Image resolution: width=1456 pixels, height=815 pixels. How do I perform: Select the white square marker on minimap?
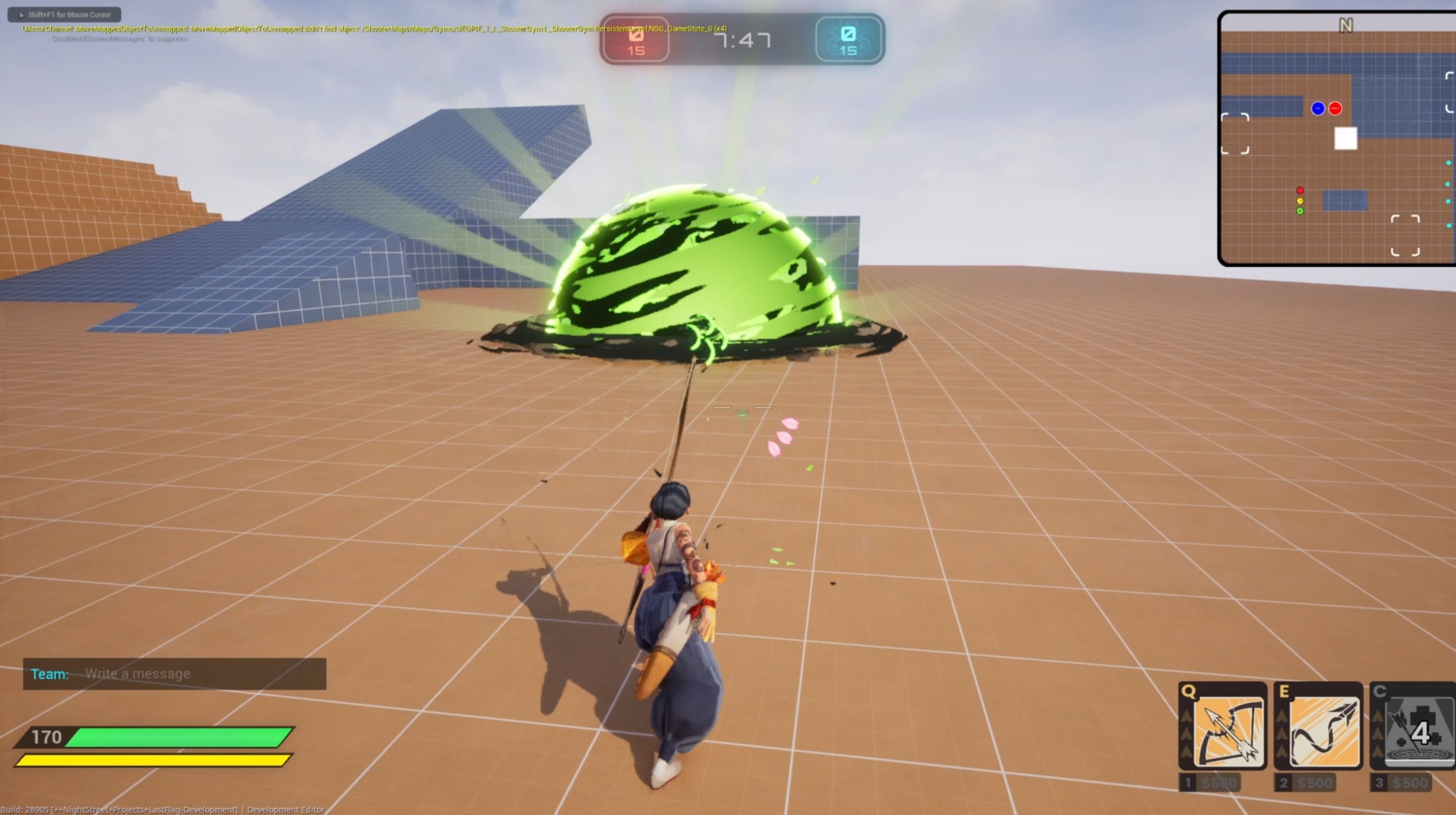pyautogui.click(x=1345, y=139)
